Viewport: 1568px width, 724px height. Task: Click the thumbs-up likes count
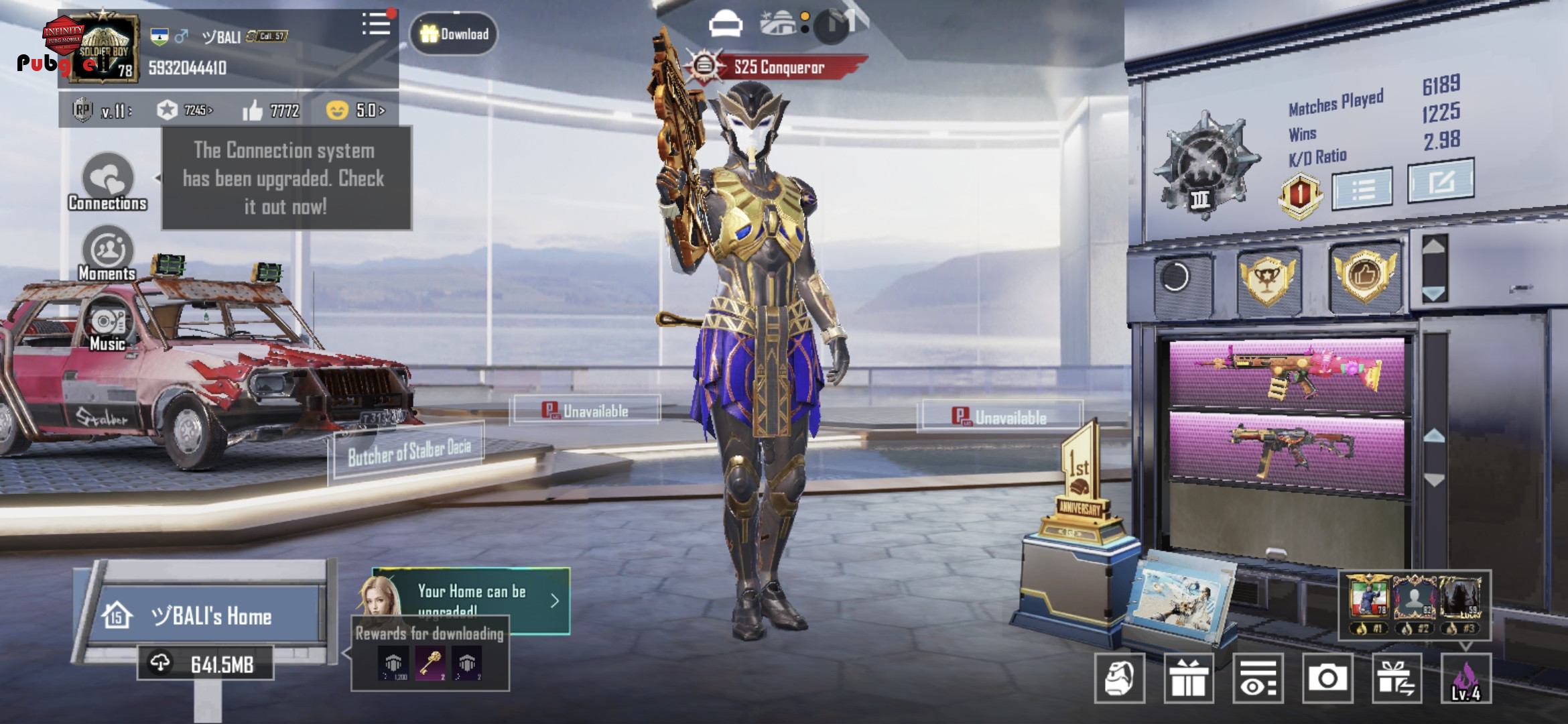coord(271,111)
